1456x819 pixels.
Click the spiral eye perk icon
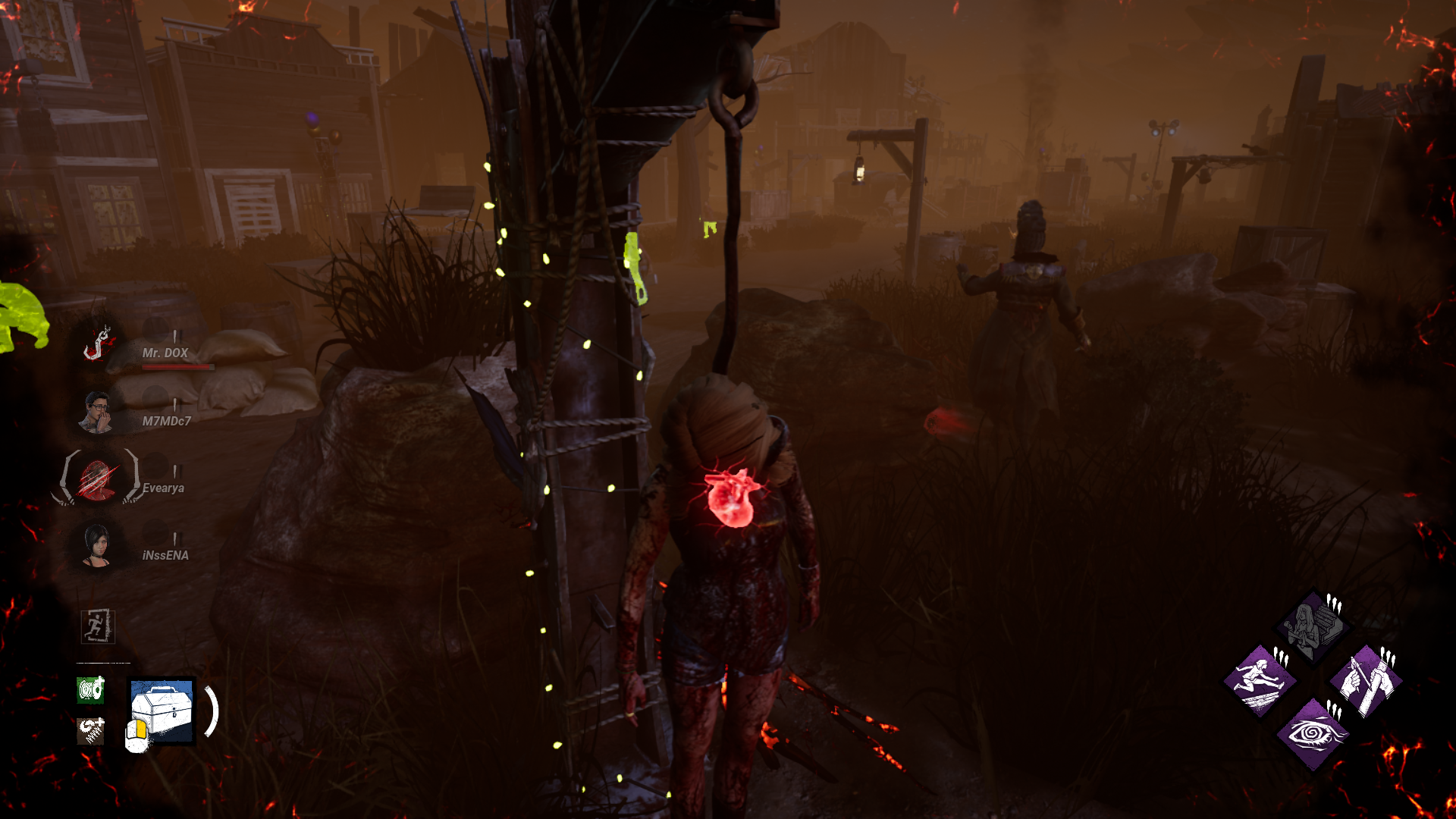click(1314, 736)
